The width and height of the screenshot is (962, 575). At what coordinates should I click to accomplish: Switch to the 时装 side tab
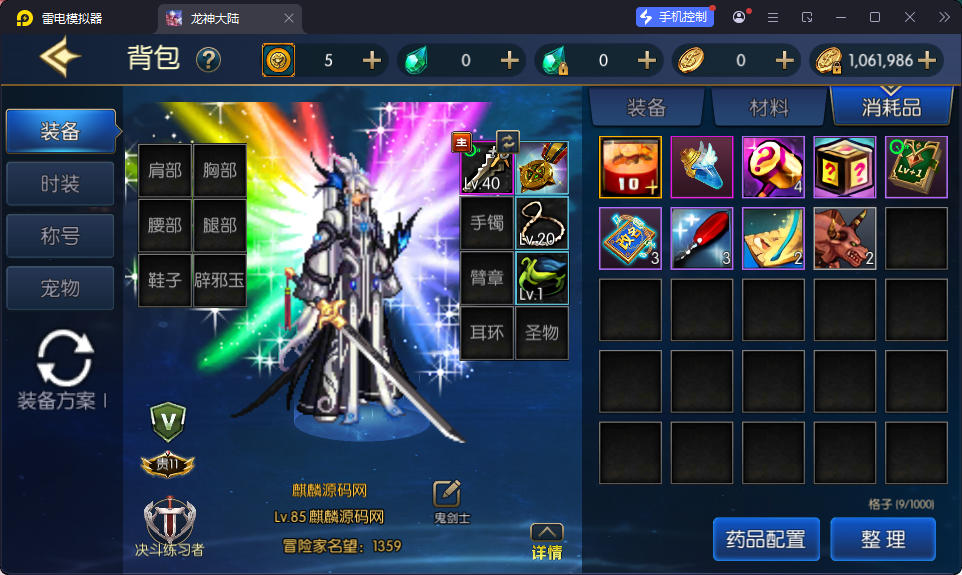tap(60, 184)
